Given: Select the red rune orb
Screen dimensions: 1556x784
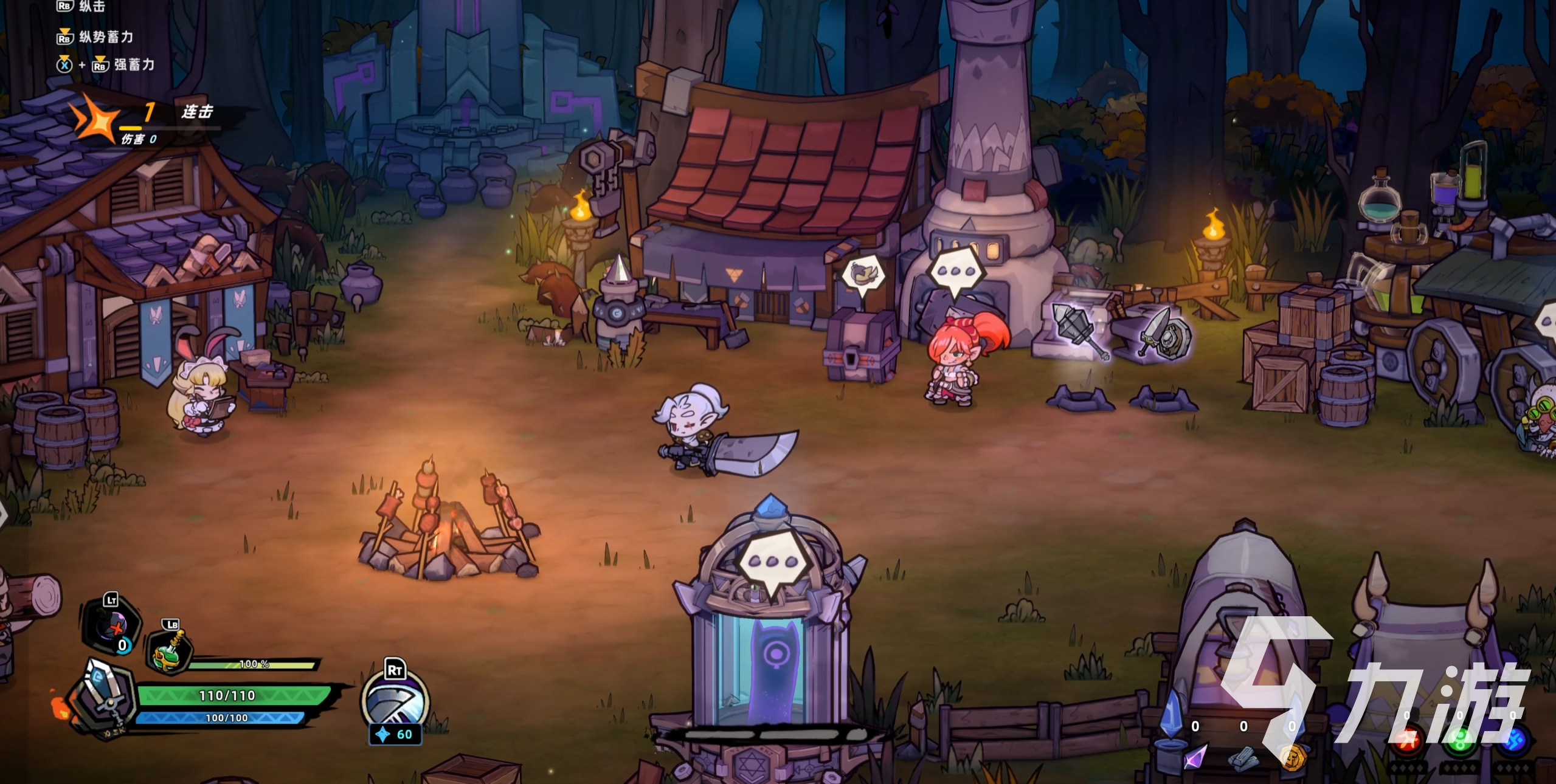Looking at the screenshot, I should click(x=1407, y=740).
